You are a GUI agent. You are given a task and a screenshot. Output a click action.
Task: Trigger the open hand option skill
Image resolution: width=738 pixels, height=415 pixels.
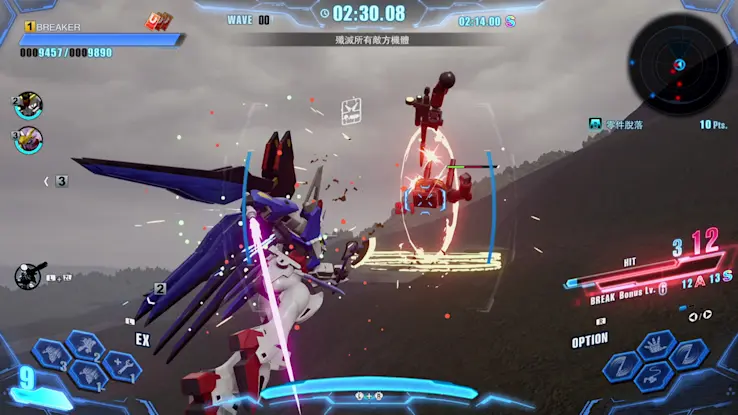[657, 346]
